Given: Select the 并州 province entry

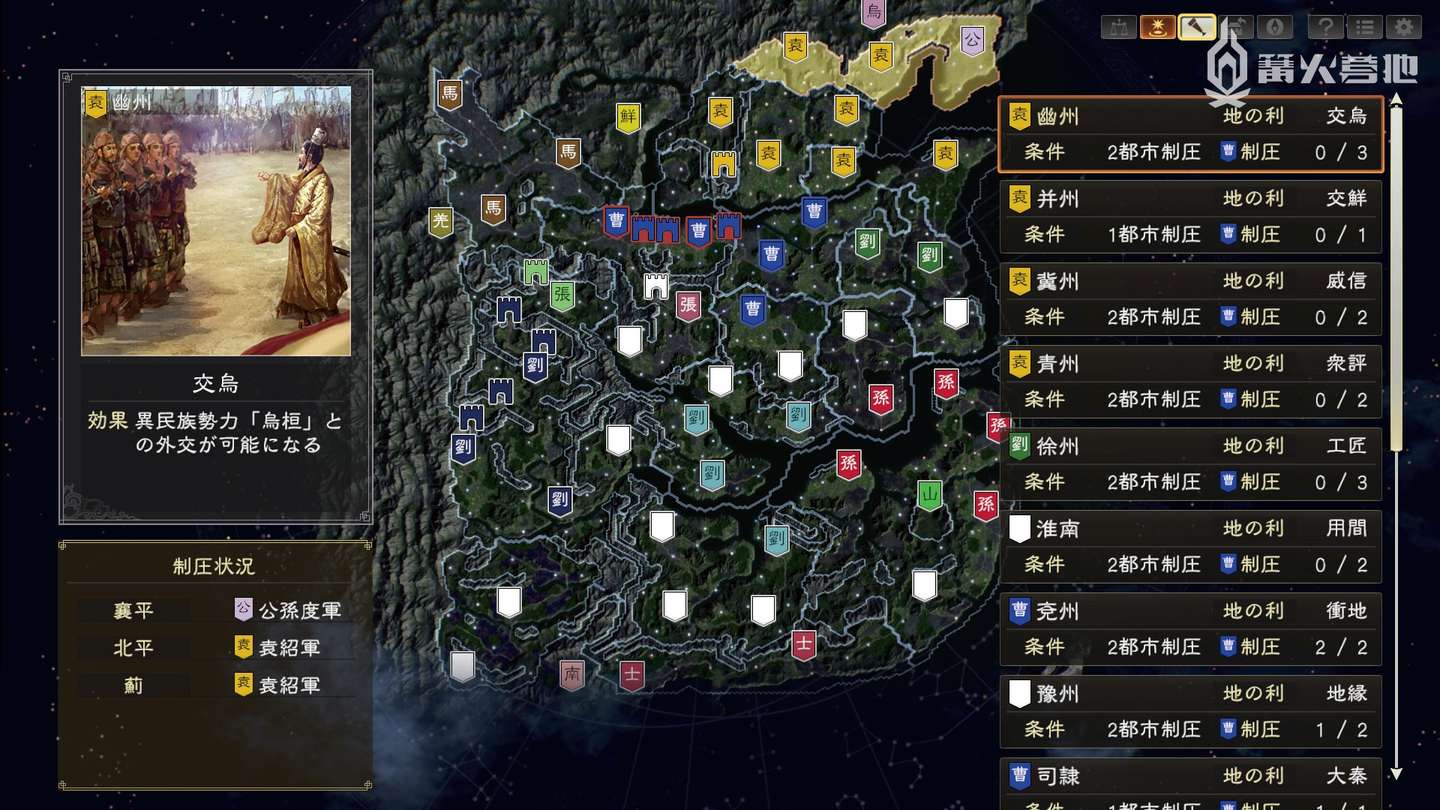Looking at the screenshot, I should click(1190, 216).
